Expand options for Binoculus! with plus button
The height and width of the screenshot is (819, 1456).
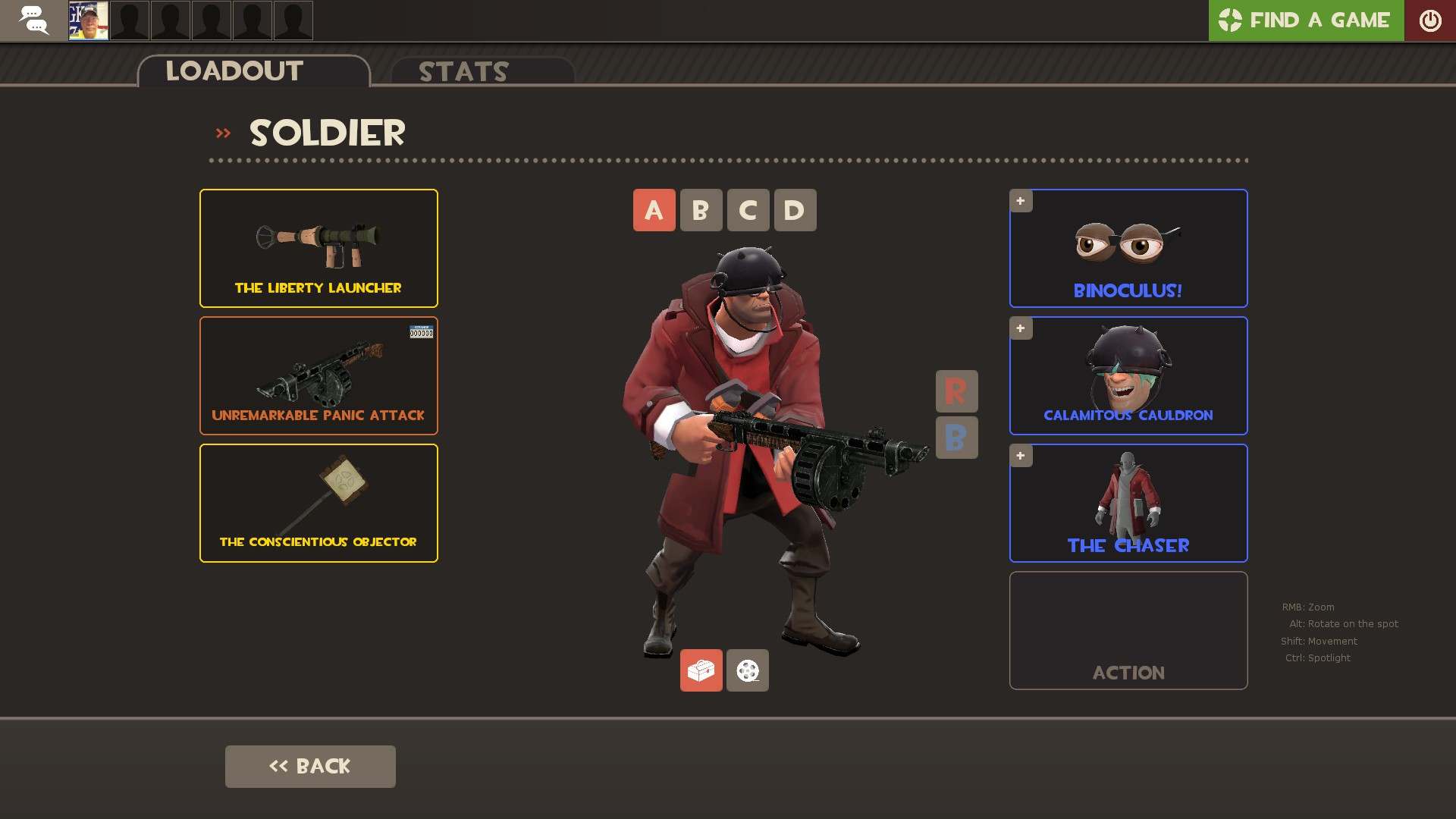[1021, 200]
